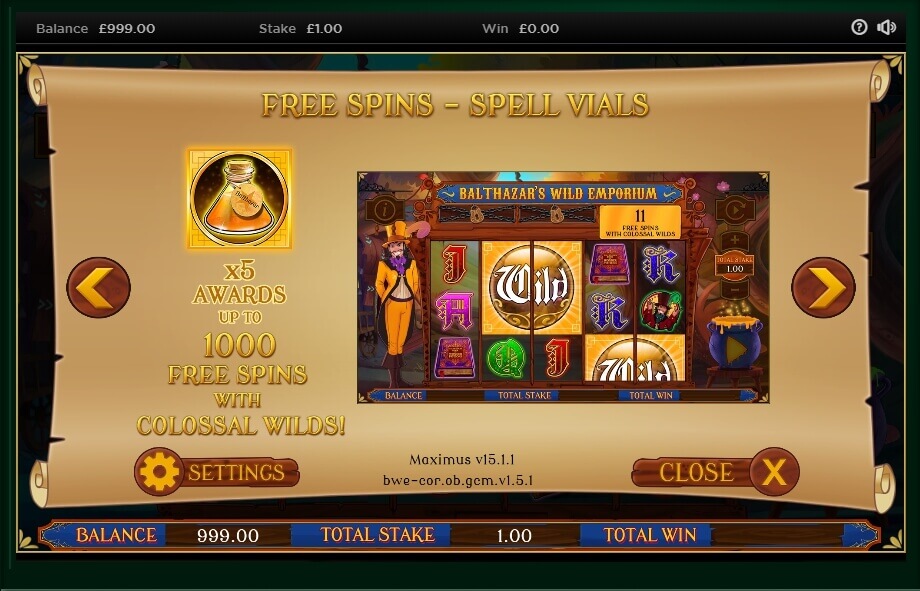Close the Free Spins info scroll
This screenshot has height=591, width=920.
coord(715,472)
